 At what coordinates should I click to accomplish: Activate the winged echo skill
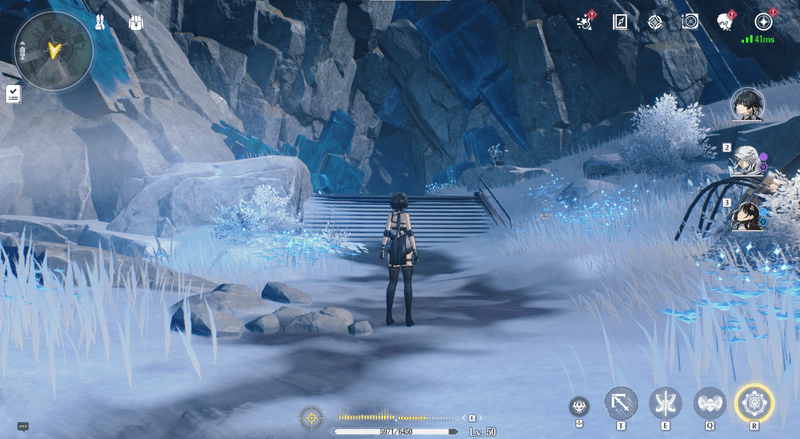tap(709, 403)
